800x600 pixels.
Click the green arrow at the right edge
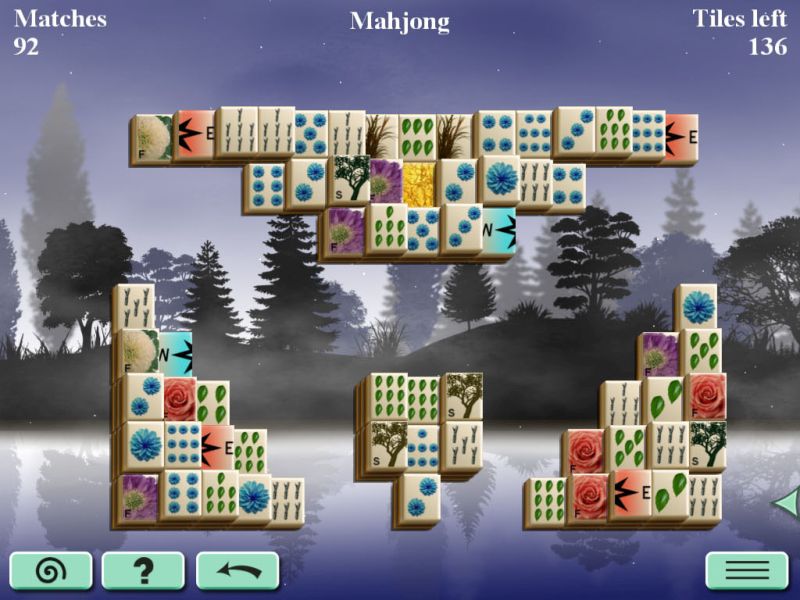pos(786,502)
